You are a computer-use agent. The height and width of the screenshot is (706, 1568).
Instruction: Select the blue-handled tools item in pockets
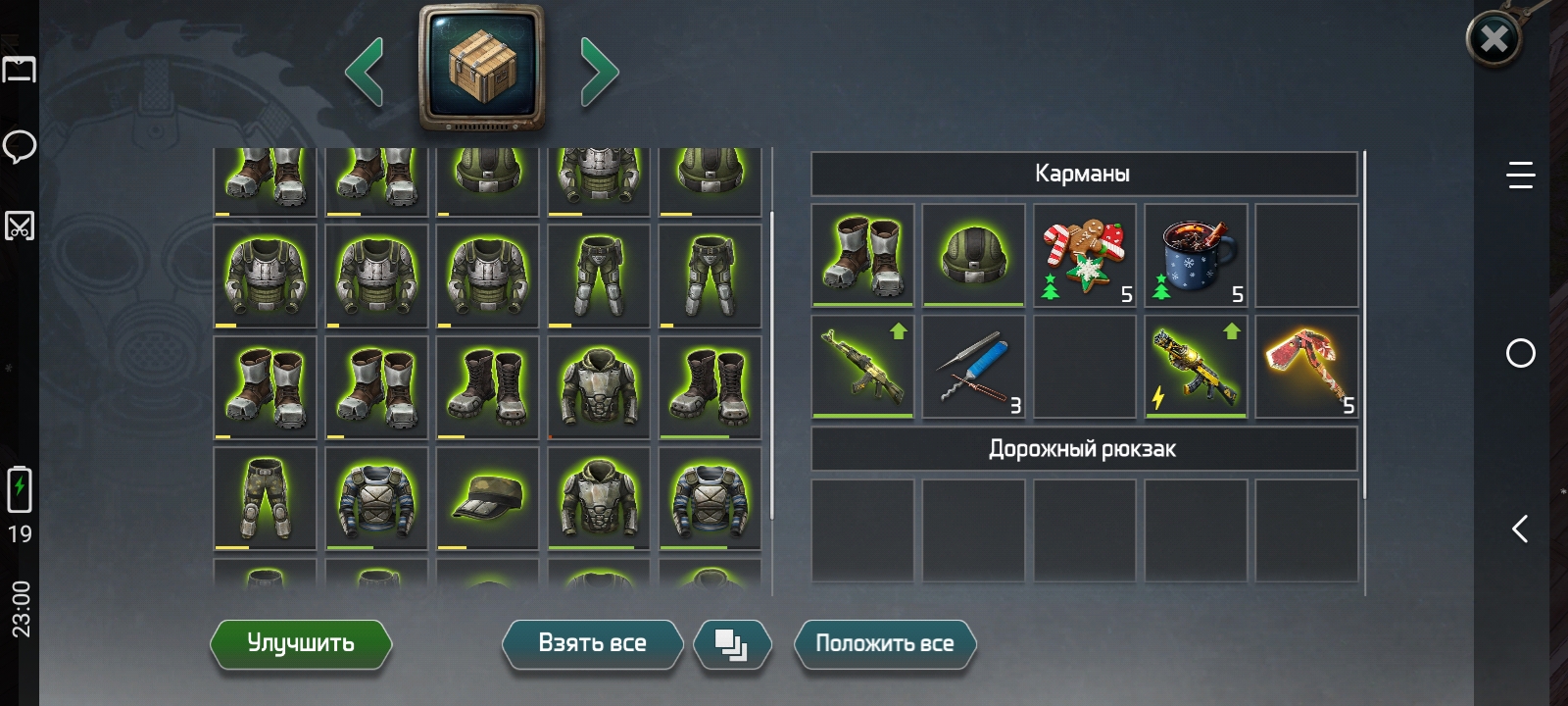click(973, 367)
